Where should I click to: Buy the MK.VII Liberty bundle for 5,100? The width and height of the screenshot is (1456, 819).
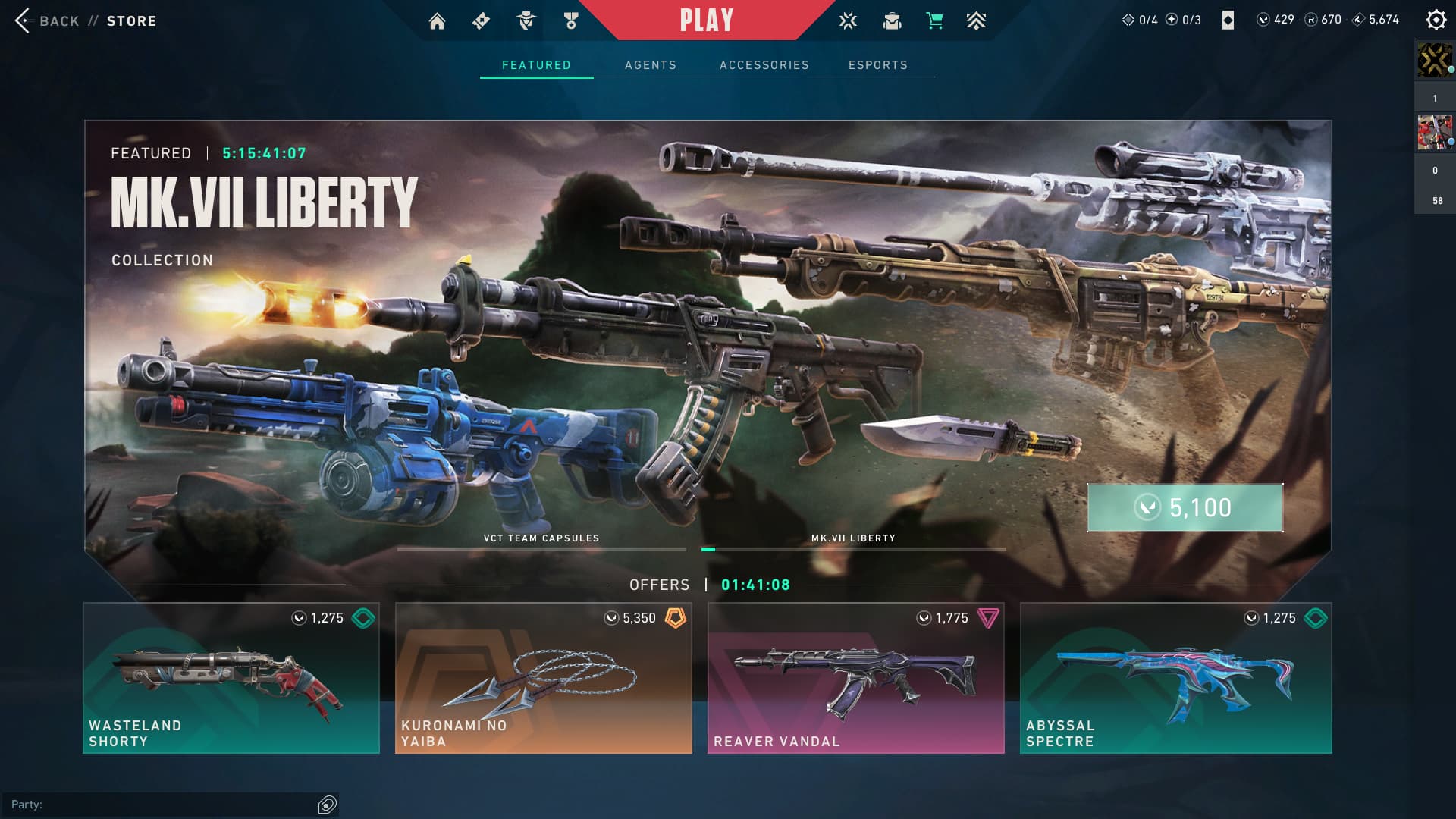1185,507
